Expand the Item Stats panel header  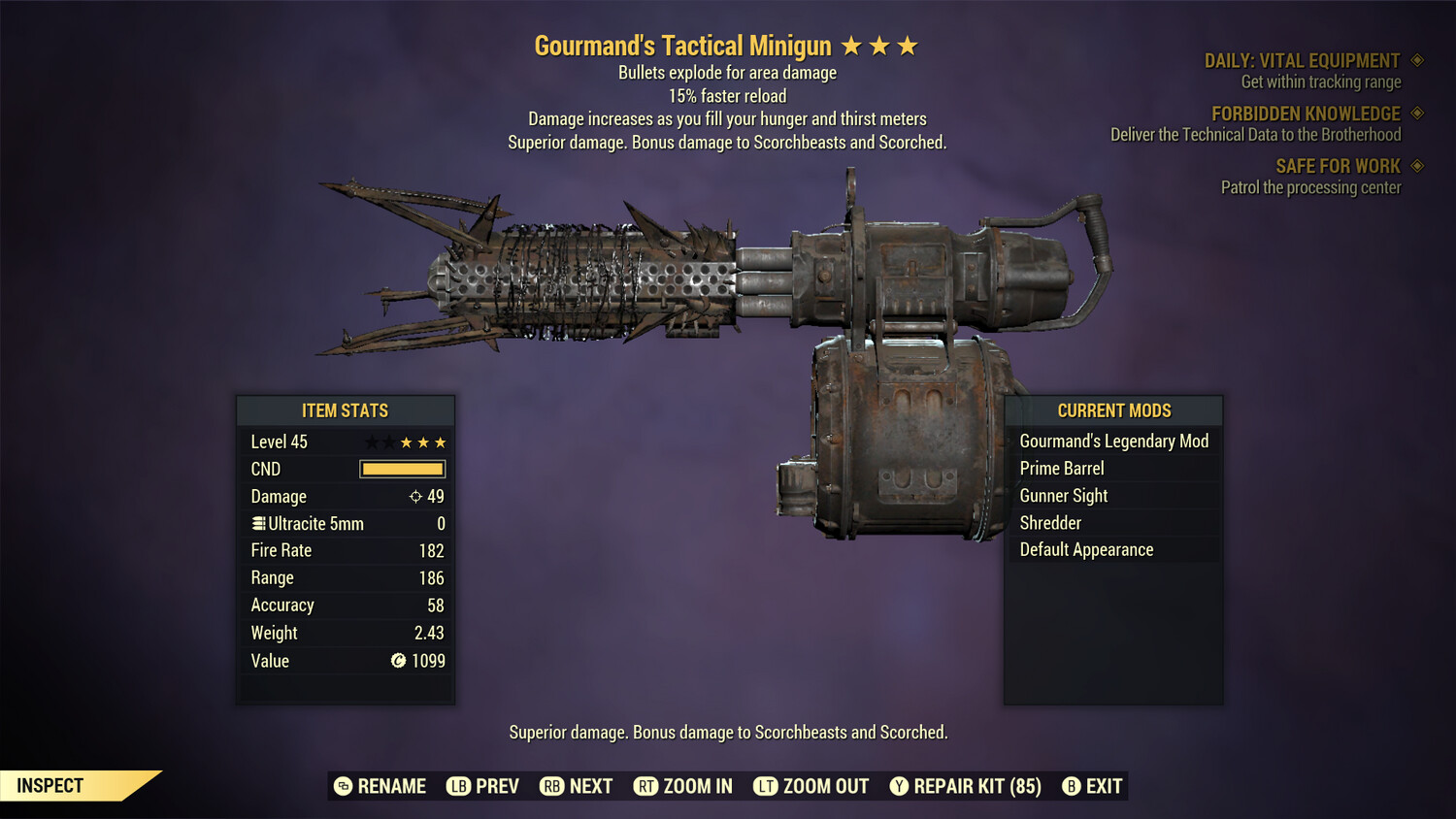coord(346,410)
